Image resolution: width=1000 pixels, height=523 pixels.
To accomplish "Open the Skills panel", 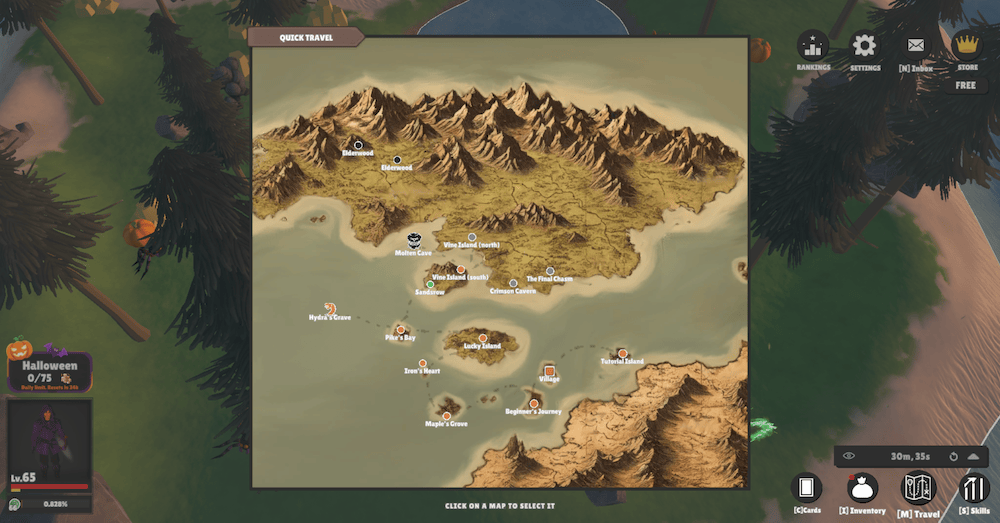I will pyautogui.click(x=973, y=488).
